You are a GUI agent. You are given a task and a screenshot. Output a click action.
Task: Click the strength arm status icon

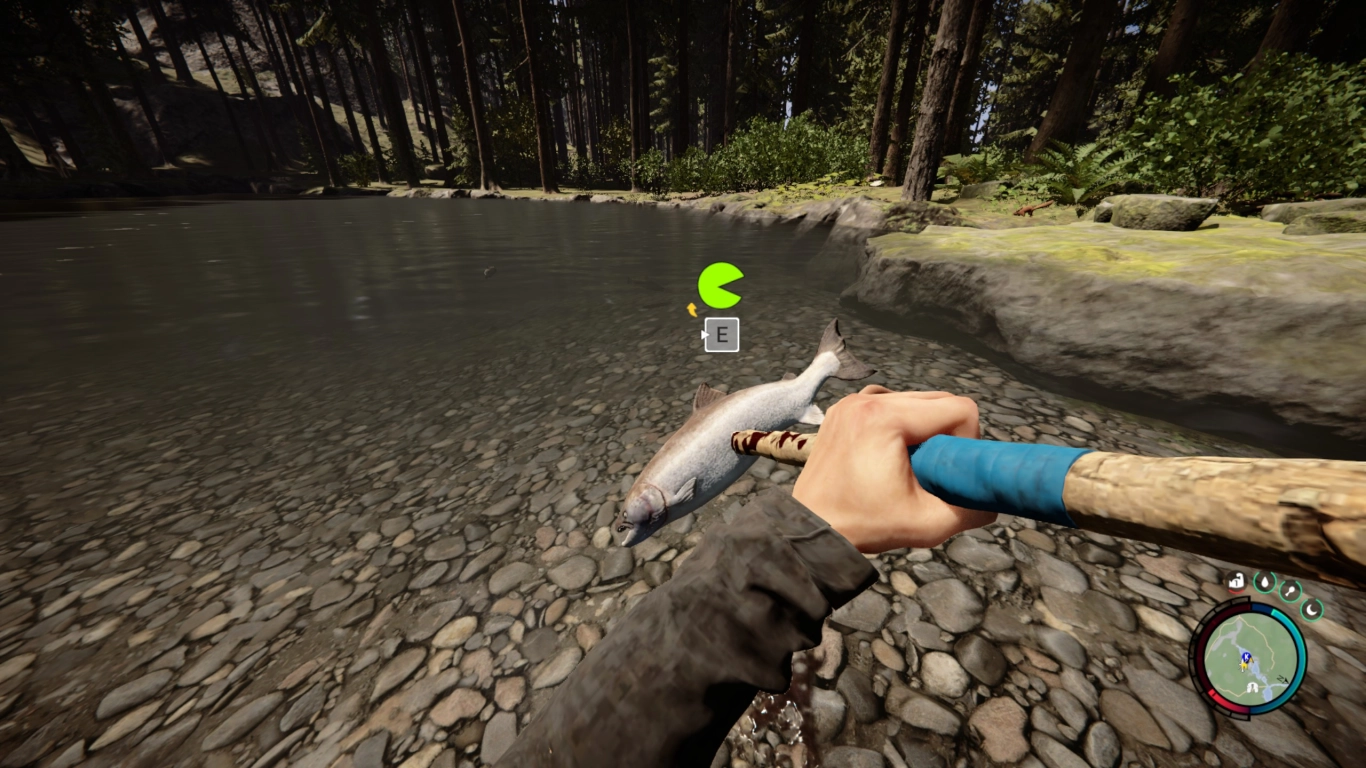1237,582
